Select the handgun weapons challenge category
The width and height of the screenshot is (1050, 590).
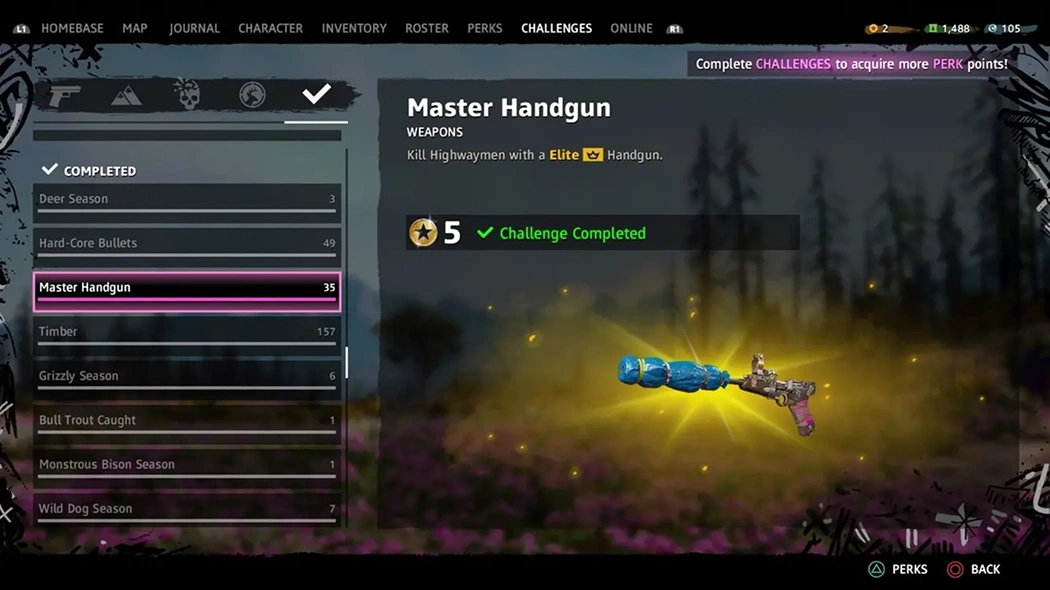[65, 95]
